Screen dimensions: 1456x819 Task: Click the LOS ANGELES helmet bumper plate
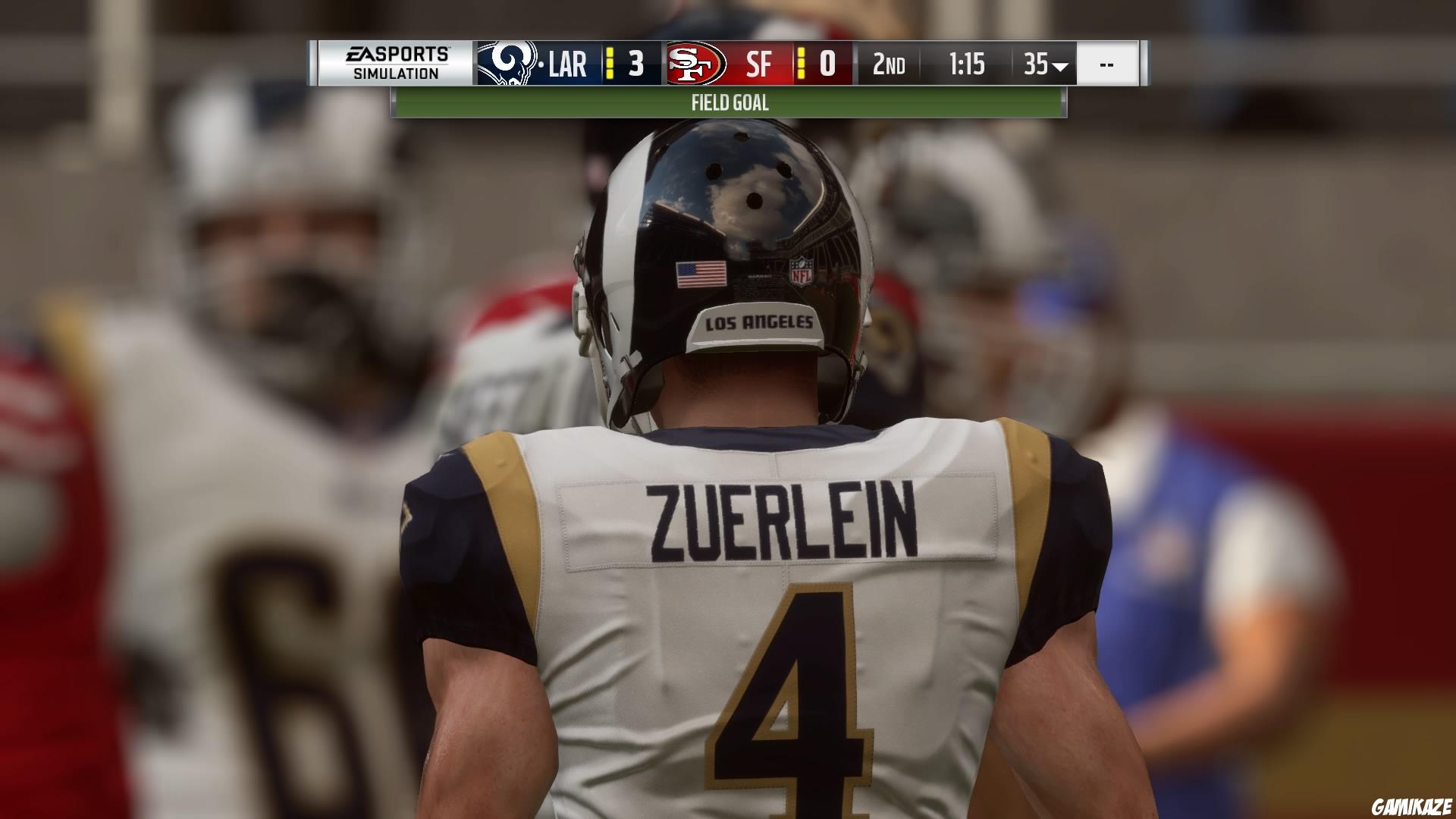coord(757,323)
